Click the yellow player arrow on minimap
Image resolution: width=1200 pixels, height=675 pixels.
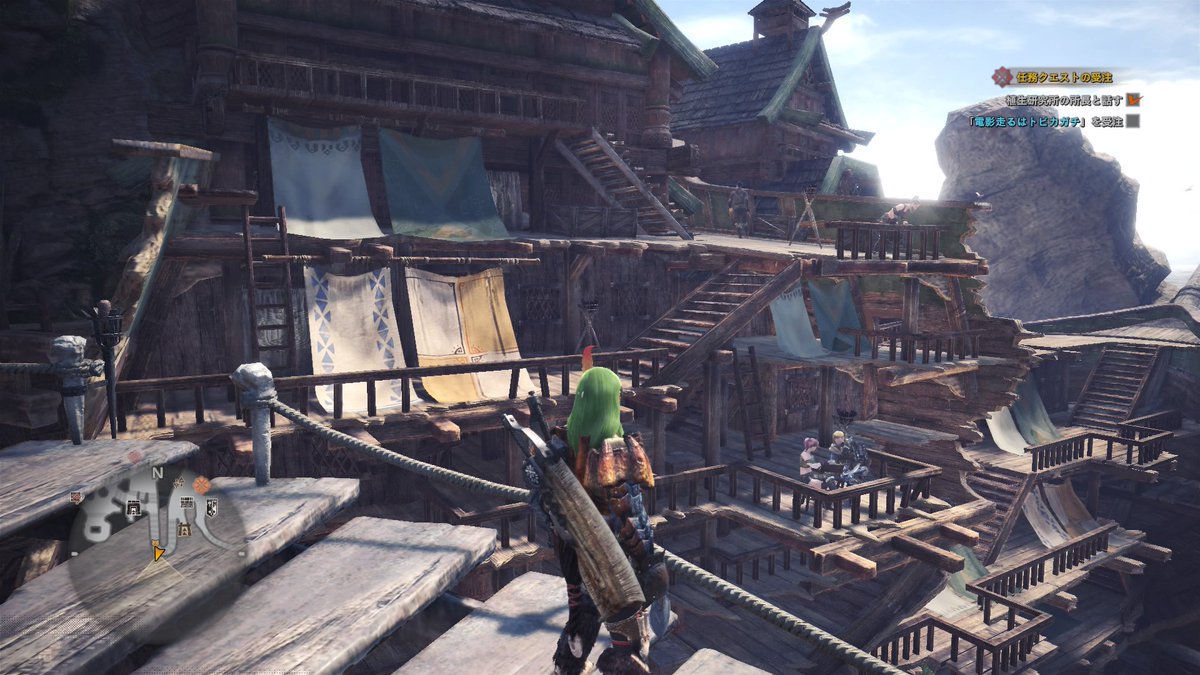tap(157, 550)
